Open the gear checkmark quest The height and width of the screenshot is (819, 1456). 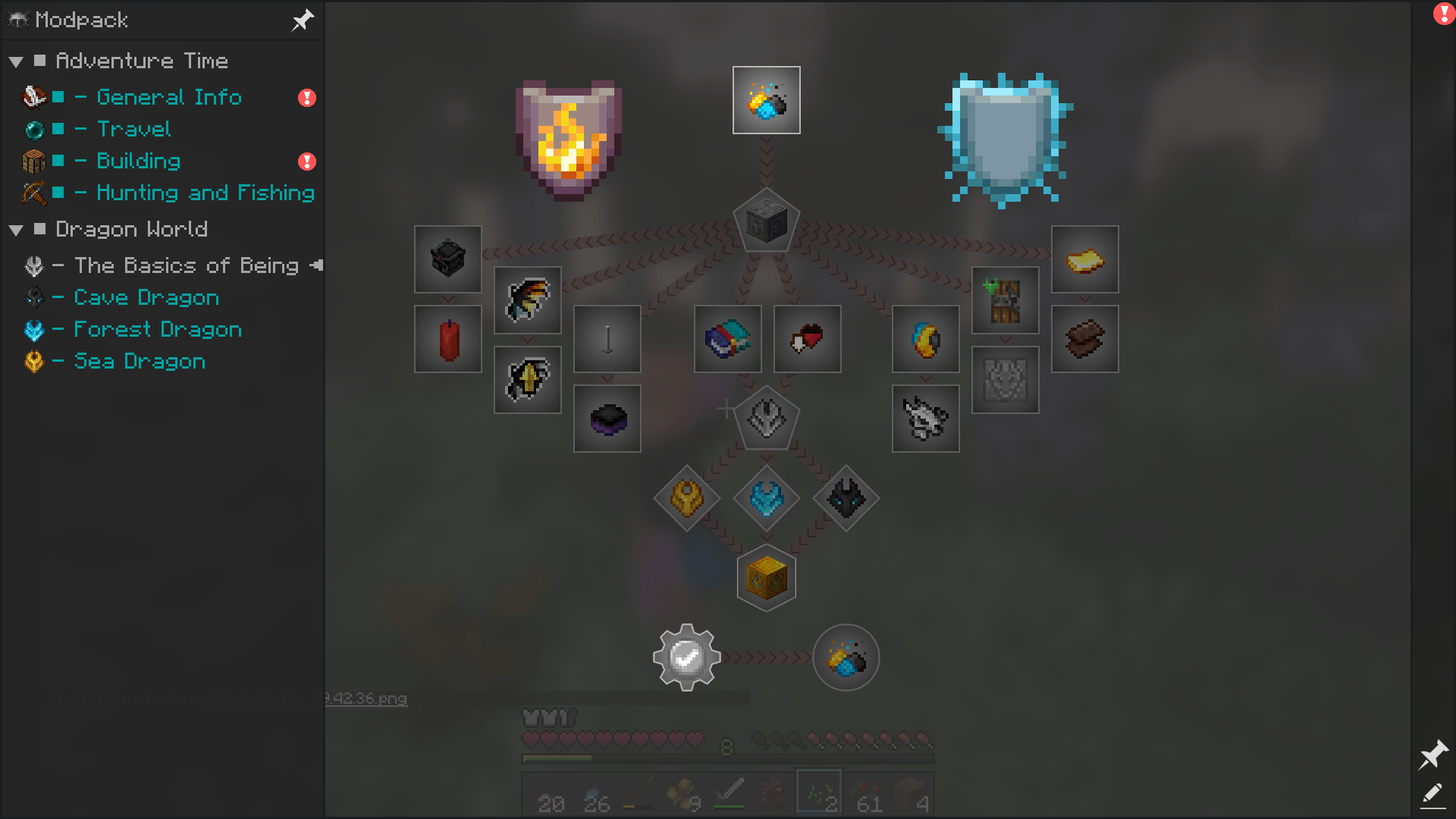(x=685, y=658)
